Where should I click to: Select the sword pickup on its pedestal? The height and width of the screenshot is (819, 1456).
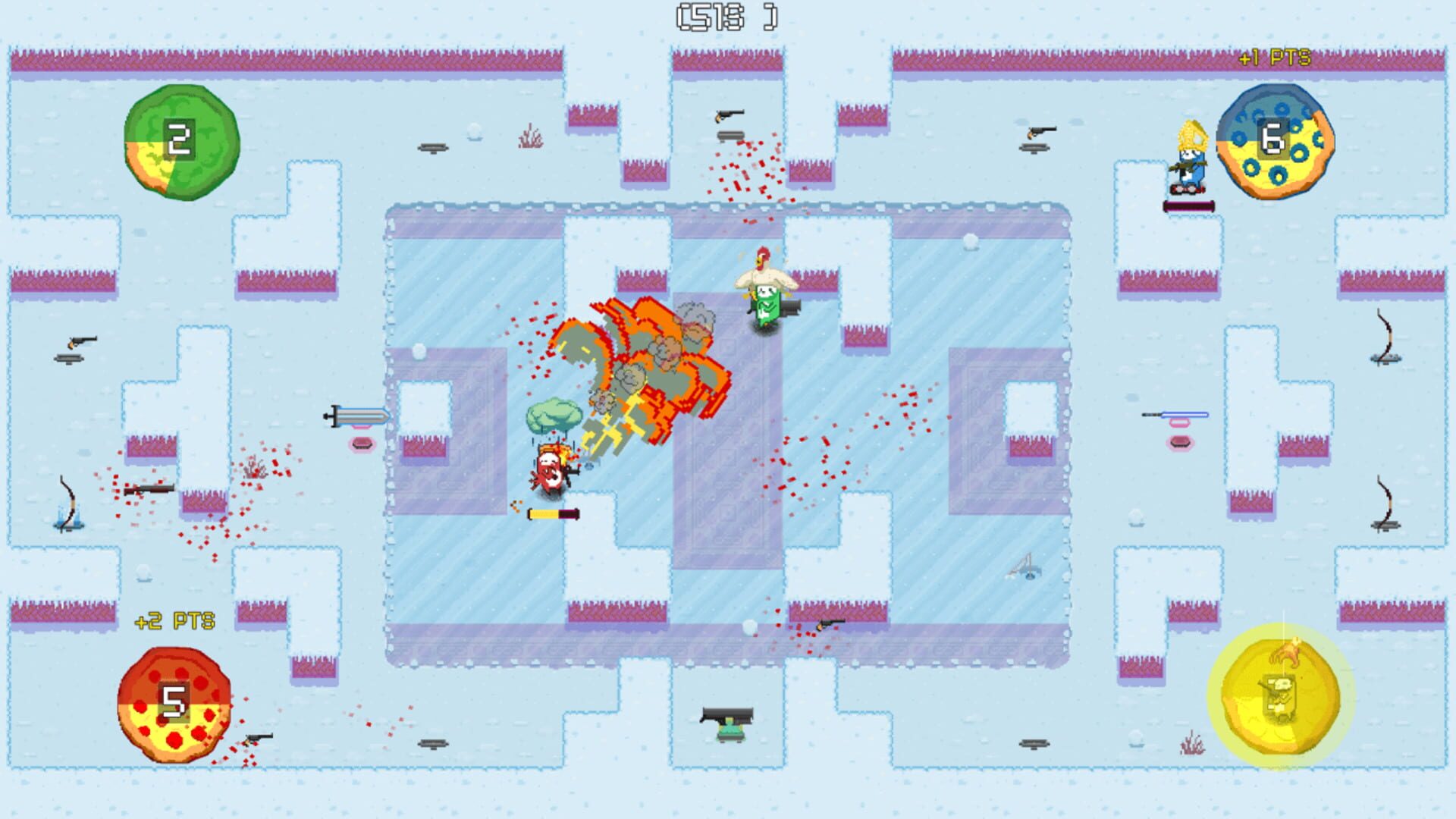pyautogui.click(x=356, y=416)
